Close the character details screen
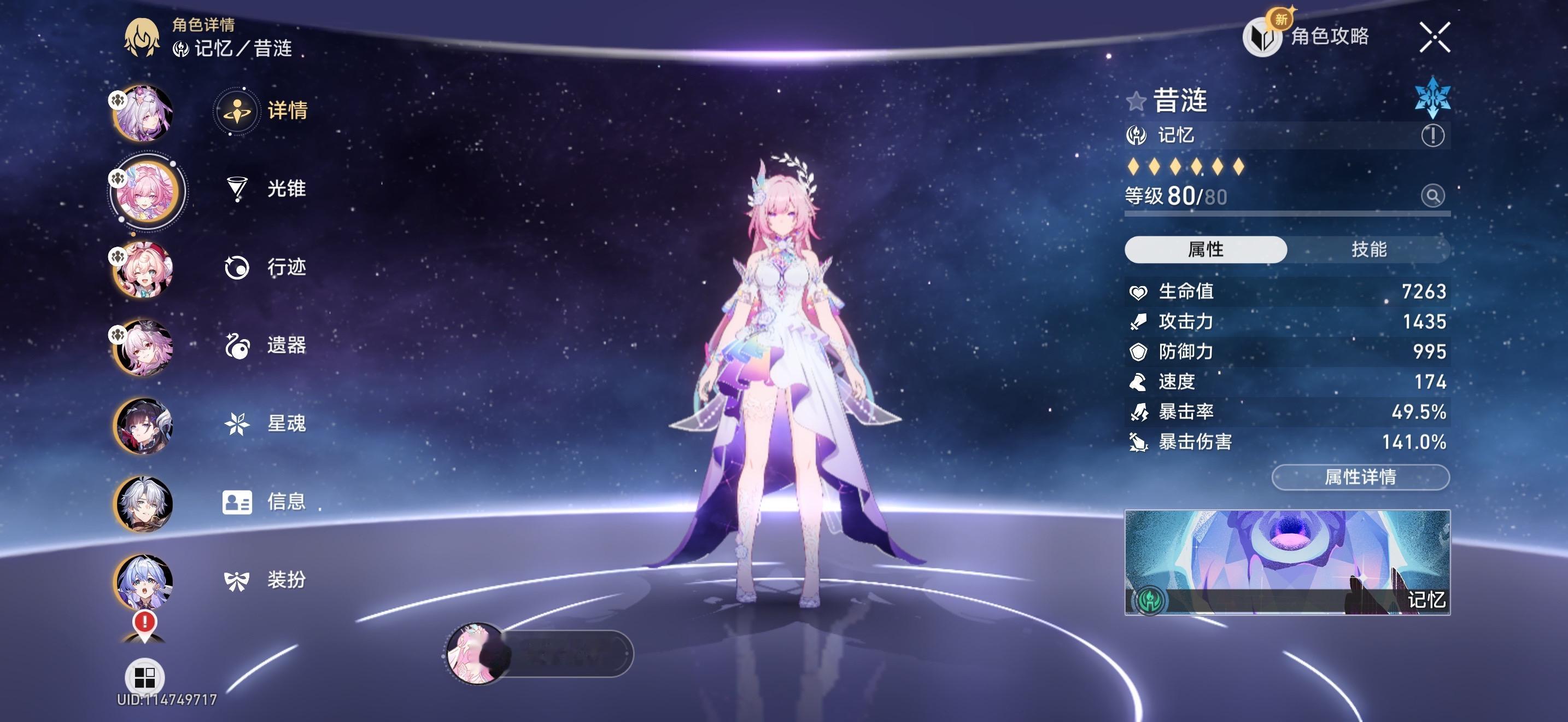The image size is (1568, 722). [x=1435, y=38]
